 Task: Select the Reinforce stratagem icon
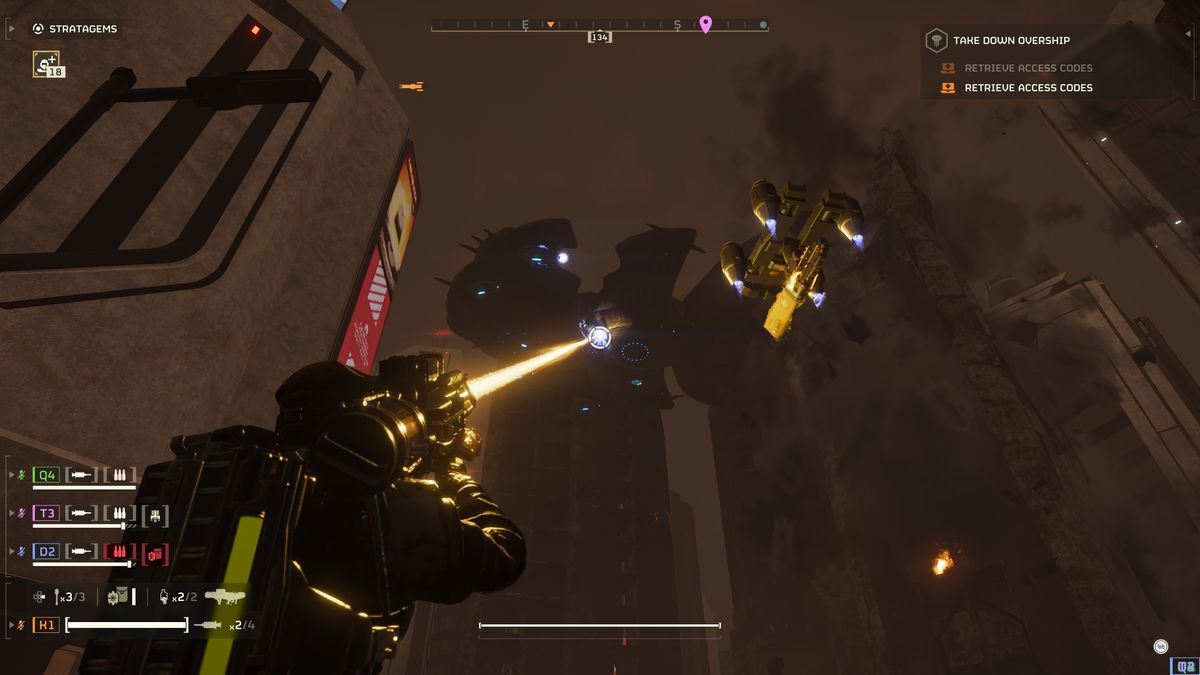pyautogui.click(x=46, y=64)
